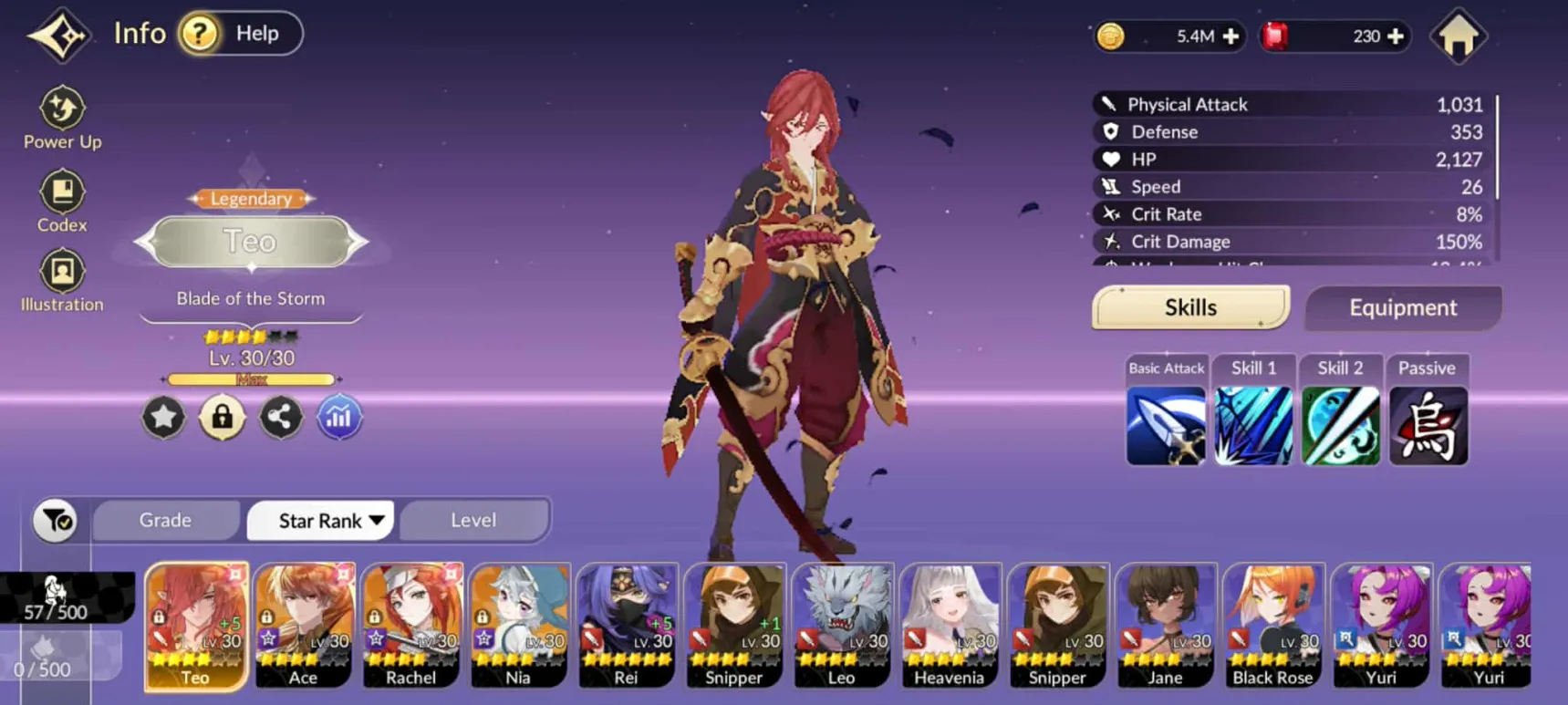Sort heroes by Grade
The width and height of the screenshot is (1568, 705).
point(165,520)
